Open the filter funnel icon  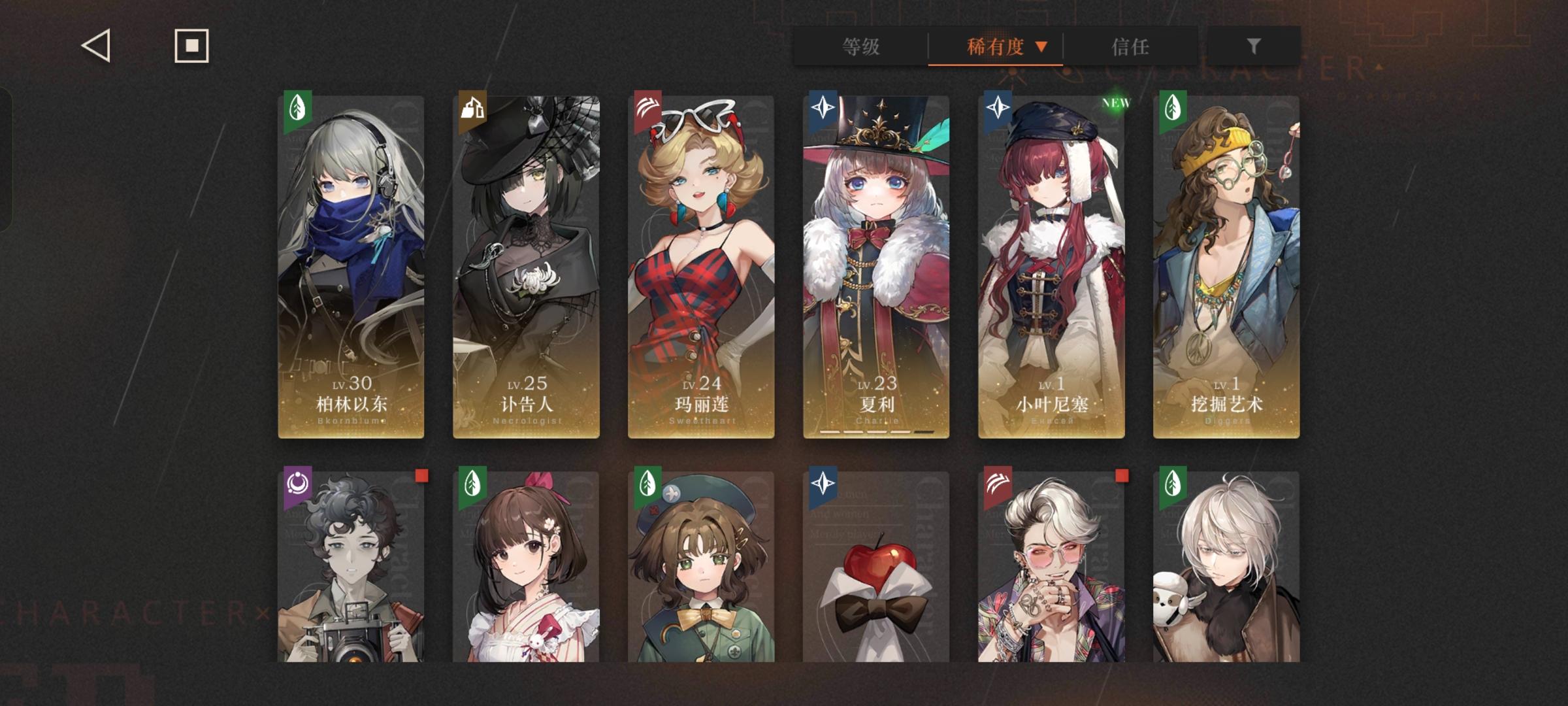1252,46
